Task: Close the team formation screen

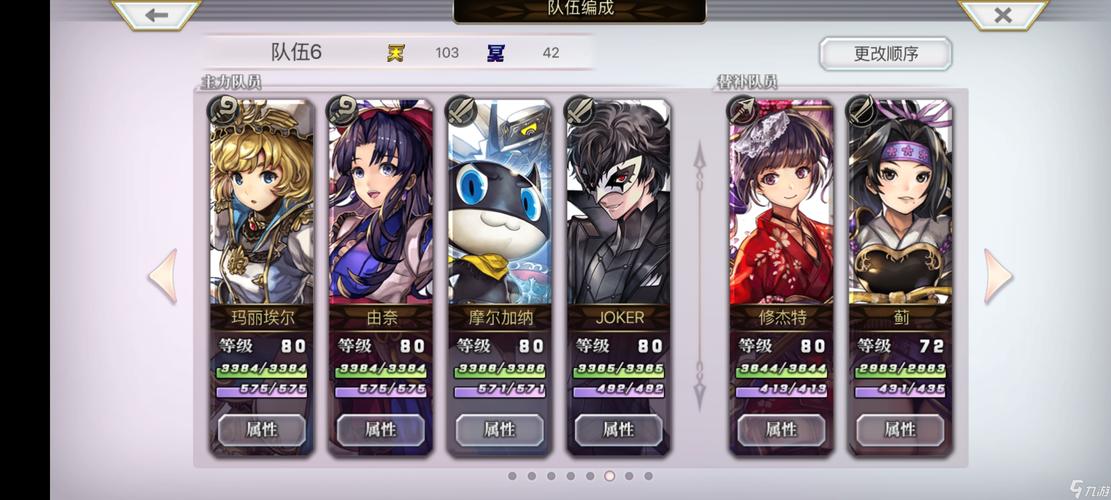Action: [1003, 14]
